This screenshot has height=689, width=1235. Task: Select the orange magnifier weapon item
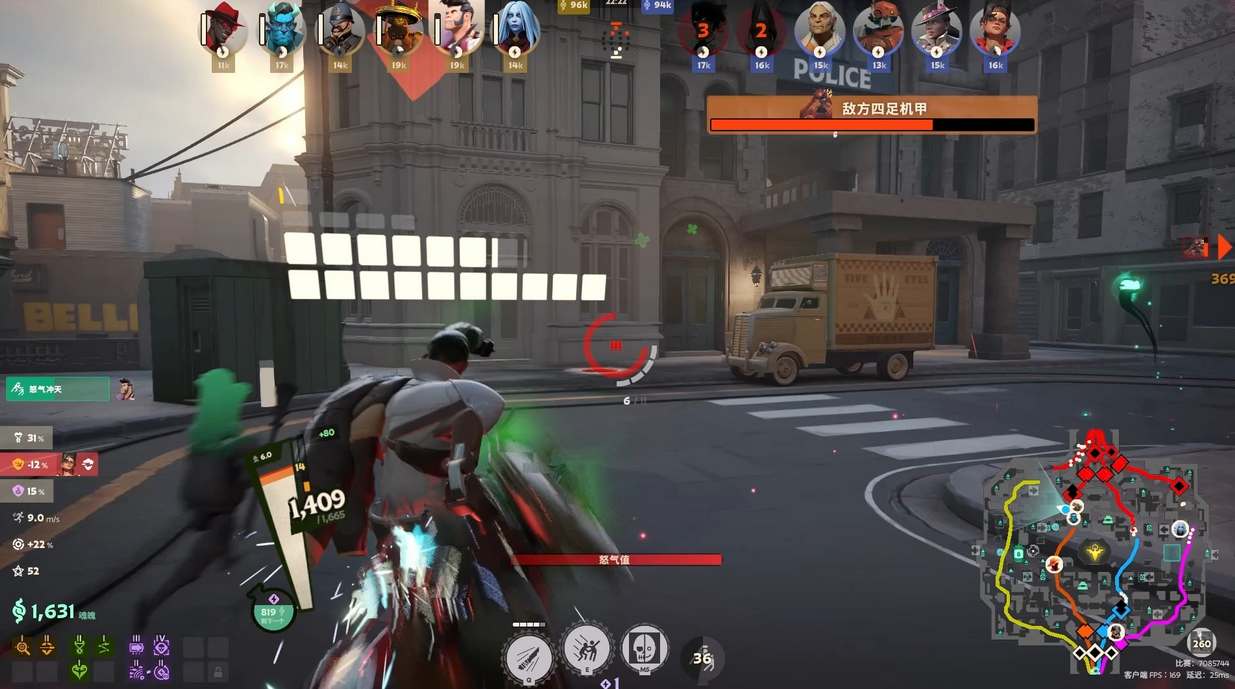tap(23, 647)
